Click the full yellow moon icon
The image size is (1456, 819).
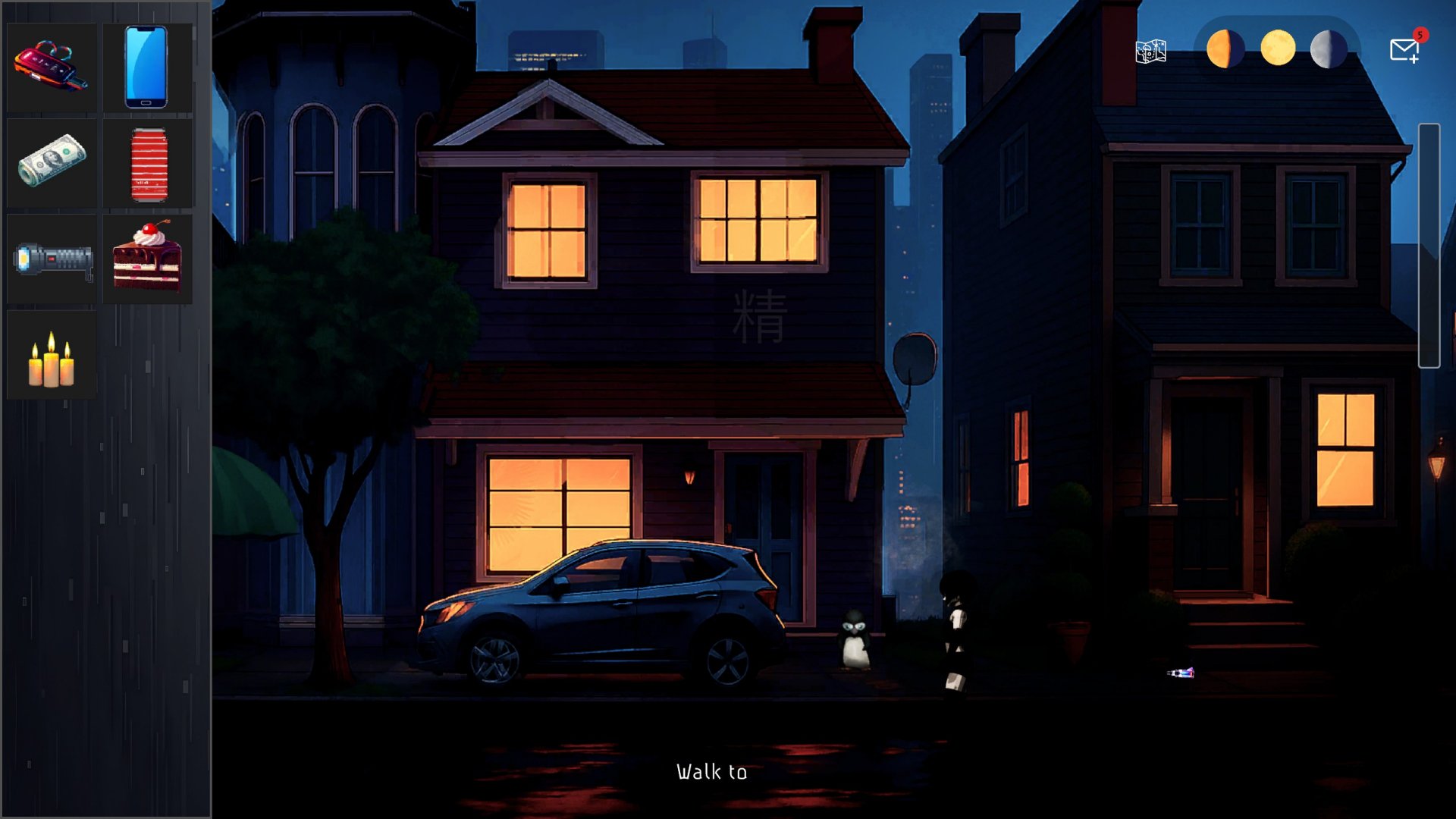(1278, 49)
